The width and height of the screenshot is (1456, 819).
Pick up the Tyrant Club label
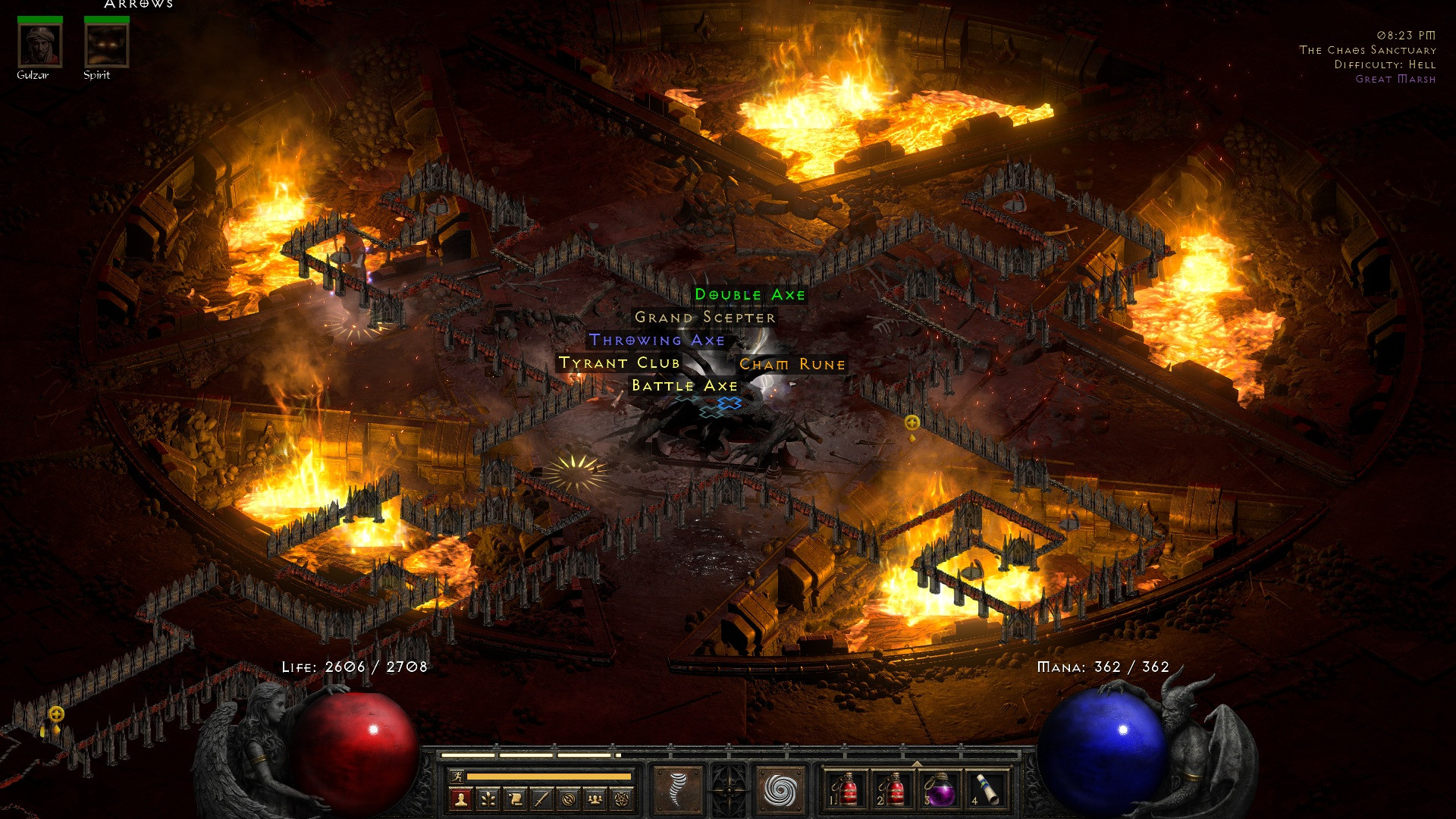(x=619, y=363)
